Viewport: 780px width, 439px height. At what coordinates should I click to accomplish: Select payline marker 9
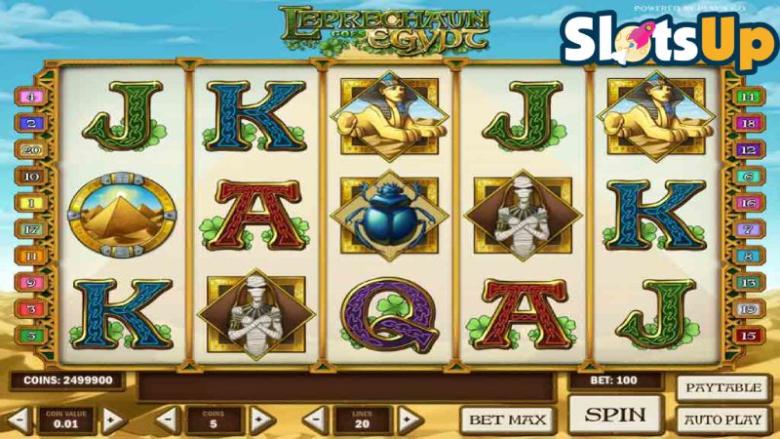pos(31,283)
